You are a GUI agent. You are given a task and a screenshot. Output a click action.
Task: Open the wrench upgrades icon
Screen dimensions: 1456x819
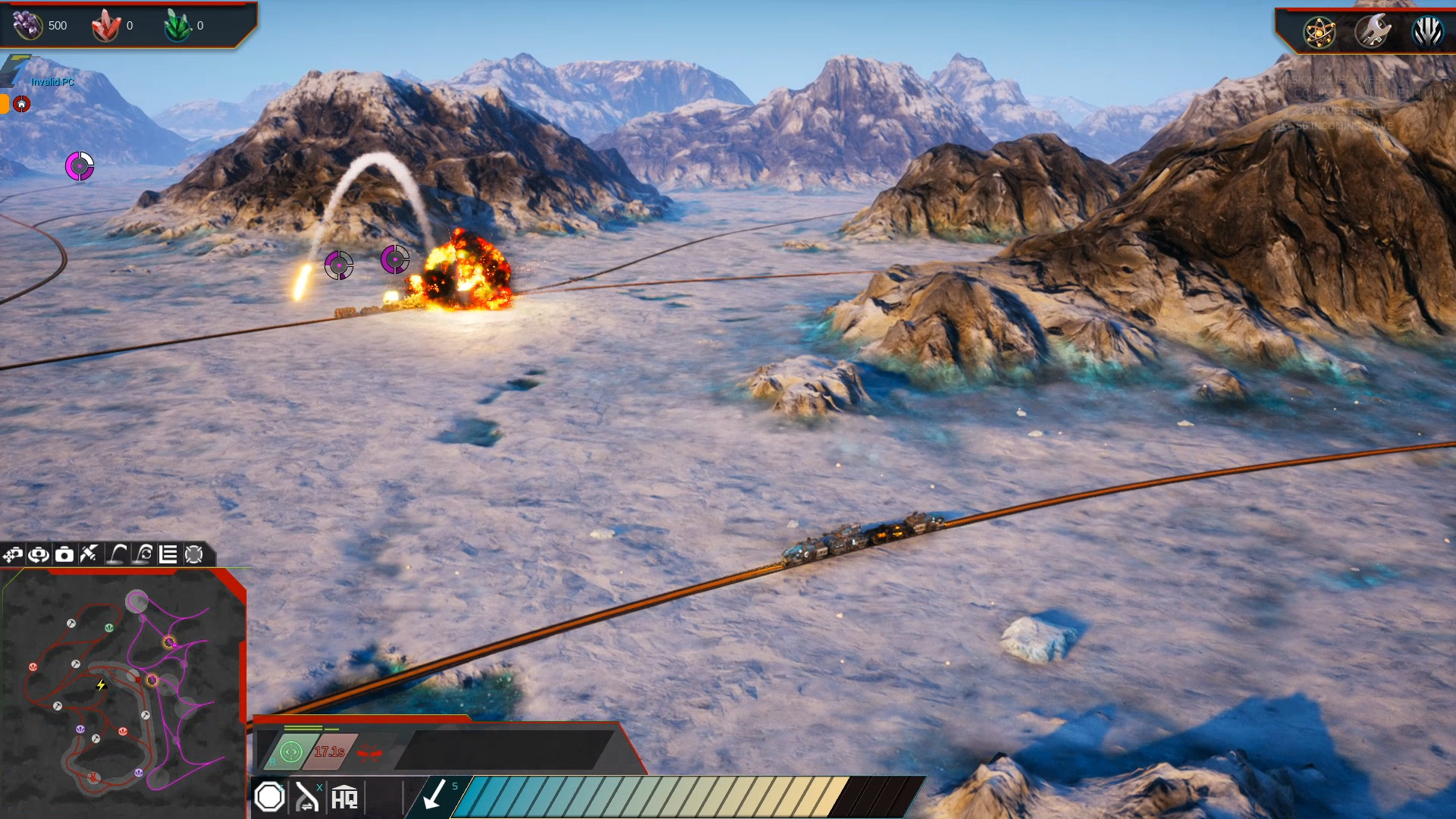click(x=1373, y=32)
